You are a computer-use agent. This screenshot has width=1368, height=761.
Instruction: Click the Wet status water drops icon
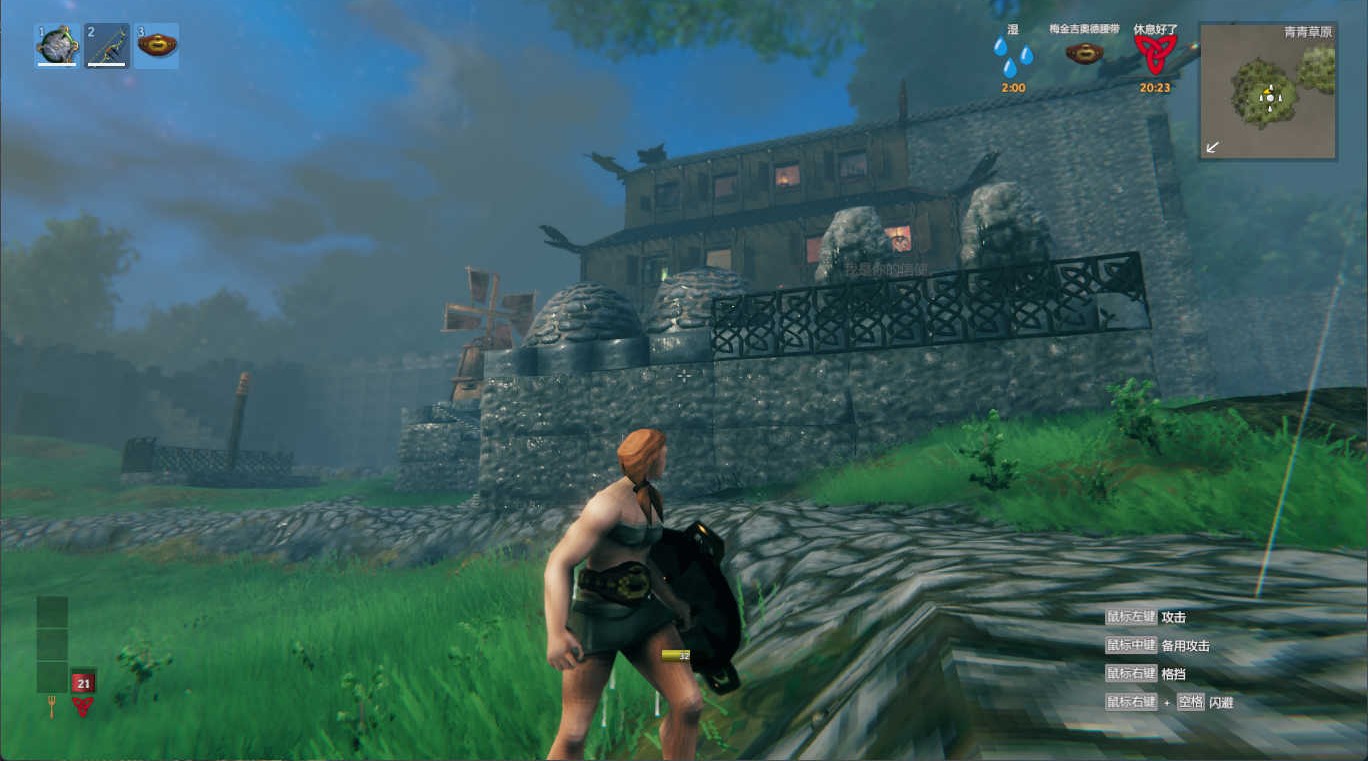pyautogui.click(x=1012, y=57)
